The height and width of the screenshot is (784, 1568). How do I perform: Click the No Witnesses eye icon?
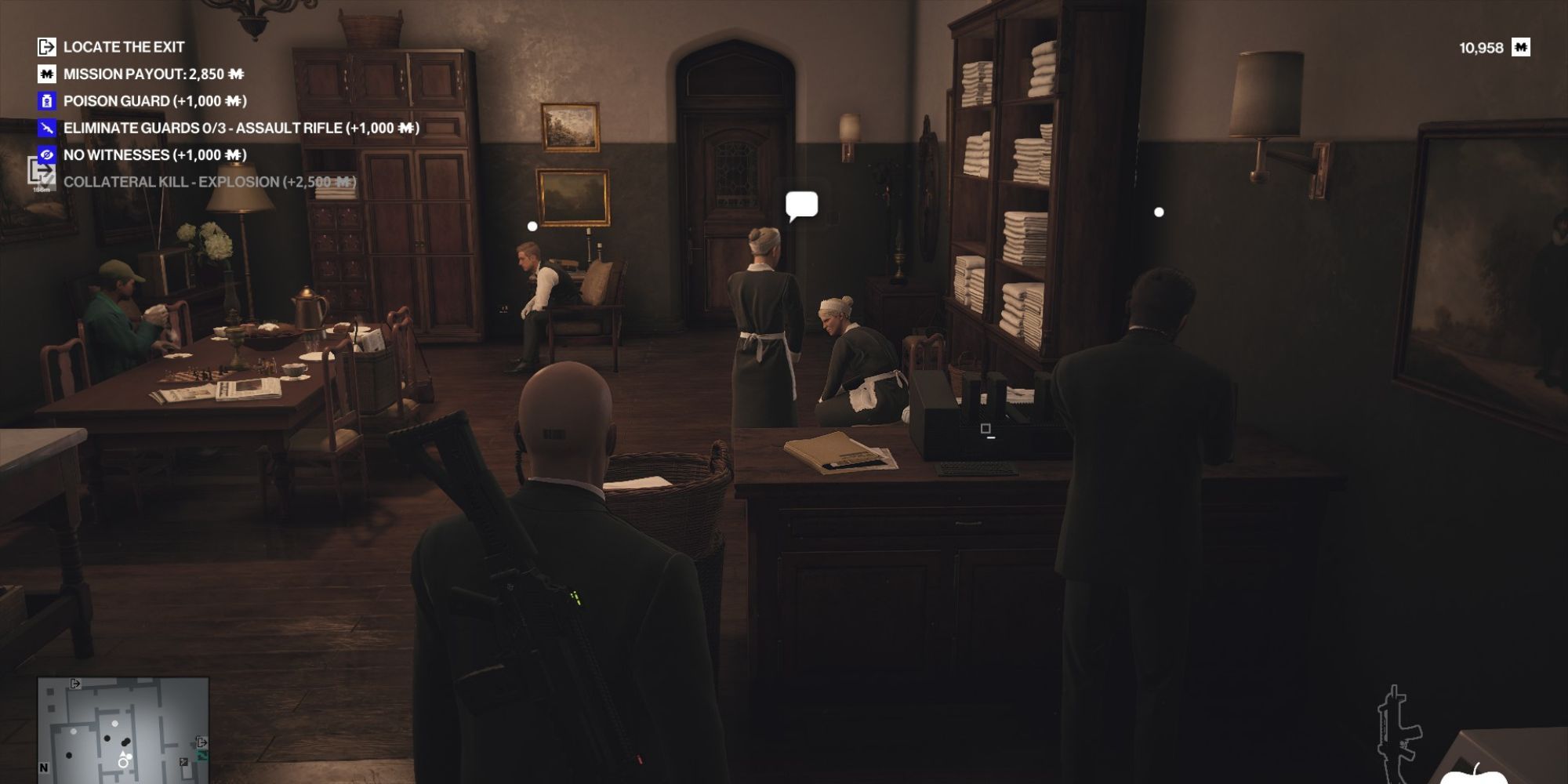coord(47,154)
